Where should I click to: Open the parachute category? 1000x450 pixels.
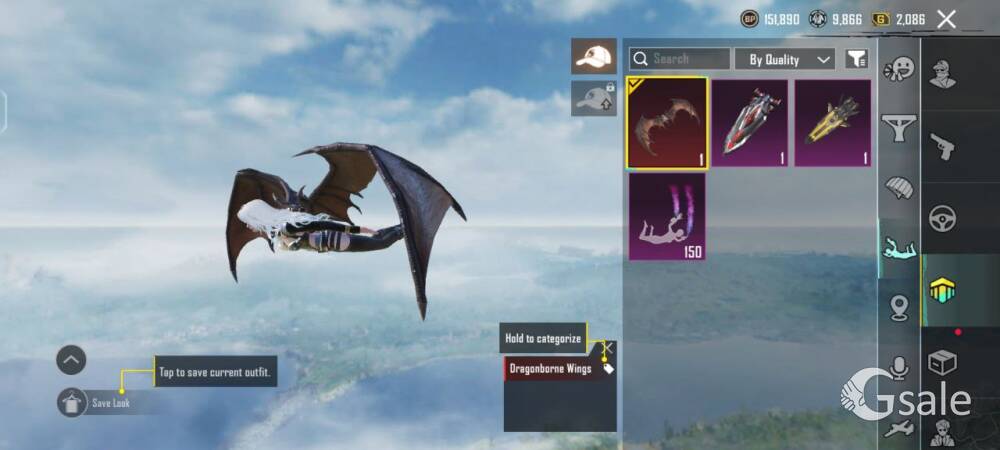[900, 189]
